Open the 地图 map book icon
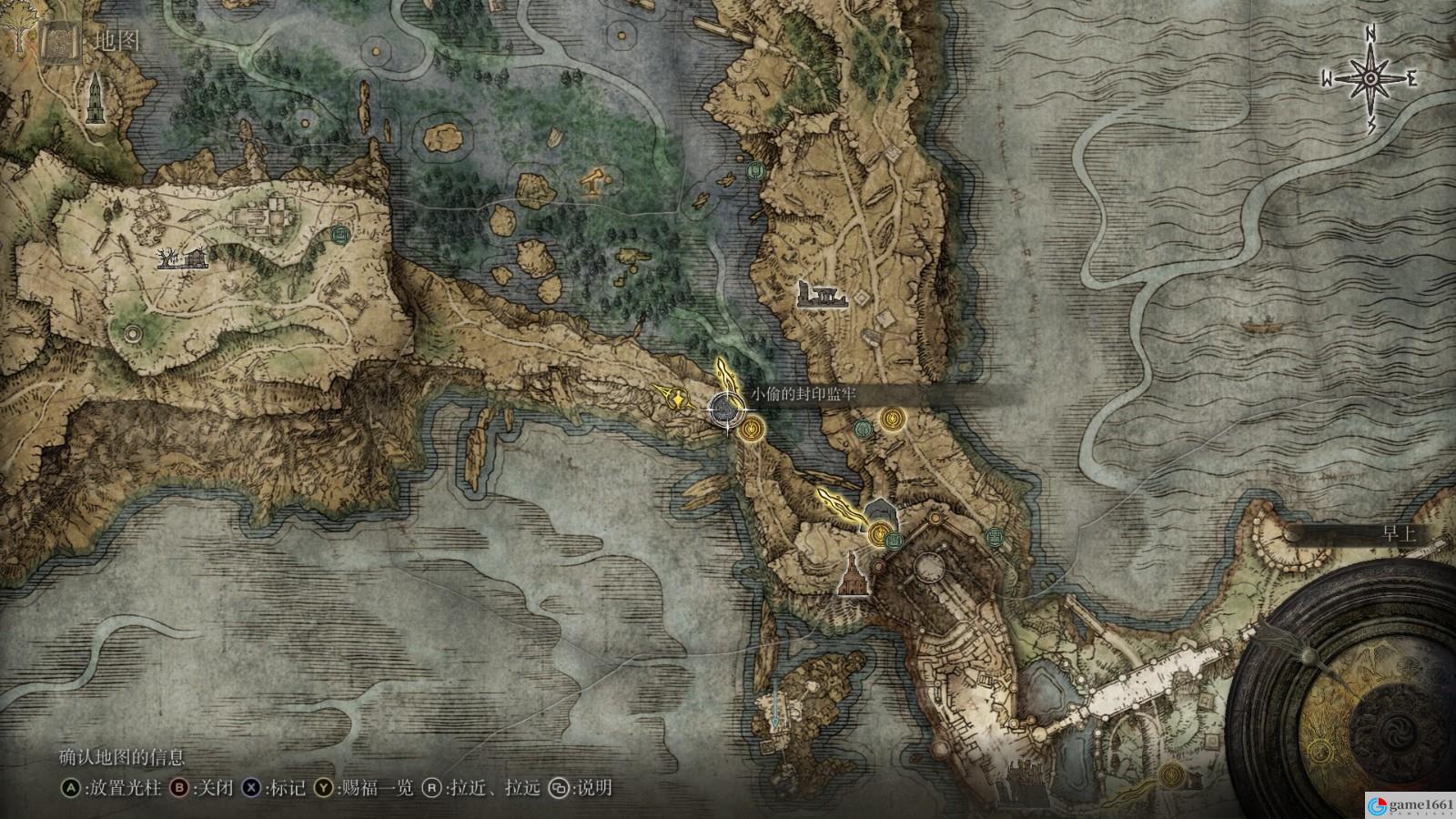Viewport: 1456px width, 819px height. pyautogui.click(x=56, y=42)
